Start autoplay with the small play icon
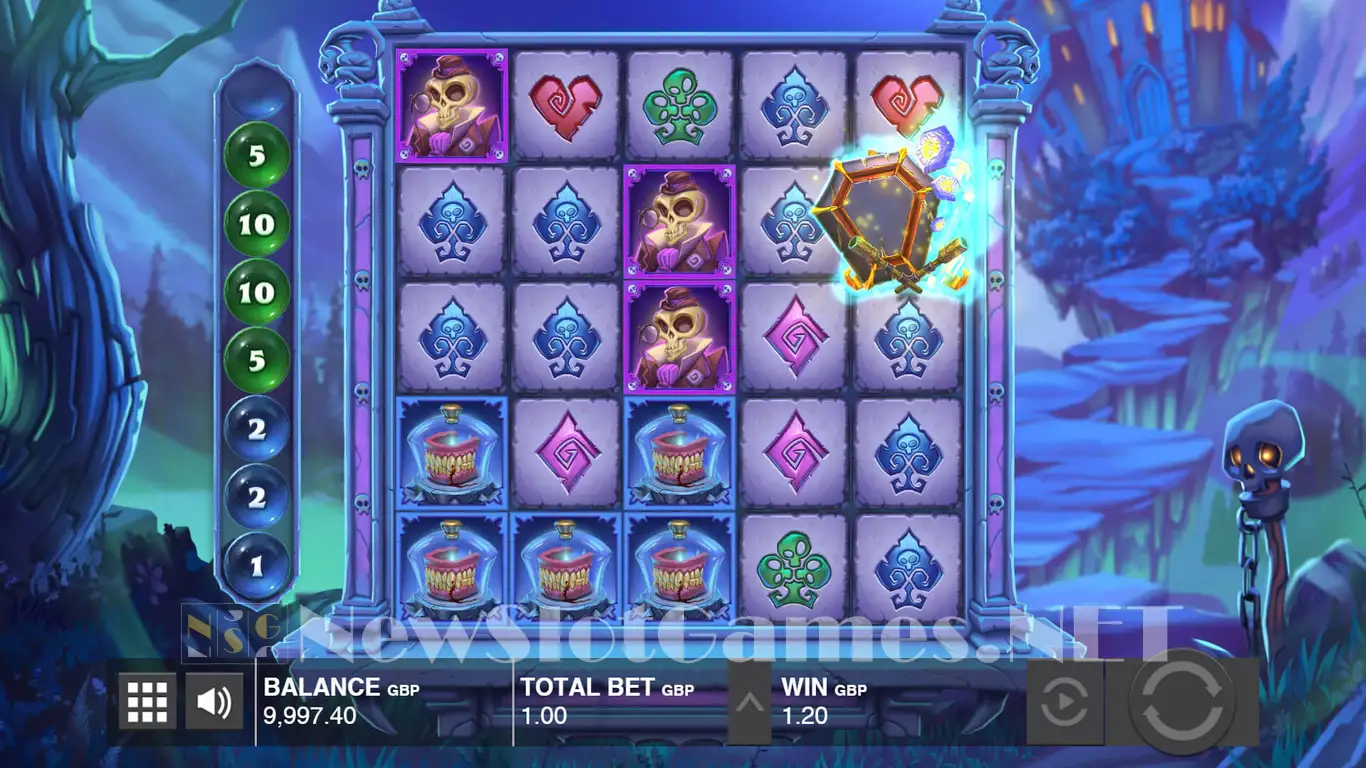This screenshot has height=768, width=1366. (1064, 704)
